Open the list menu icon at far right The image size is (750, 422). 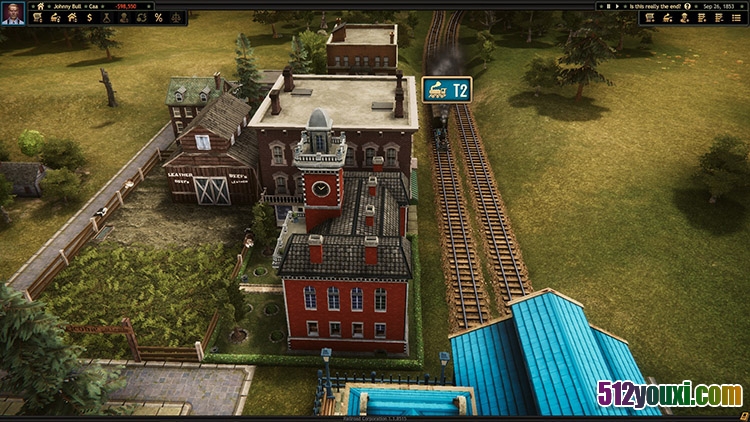(735, 18)
